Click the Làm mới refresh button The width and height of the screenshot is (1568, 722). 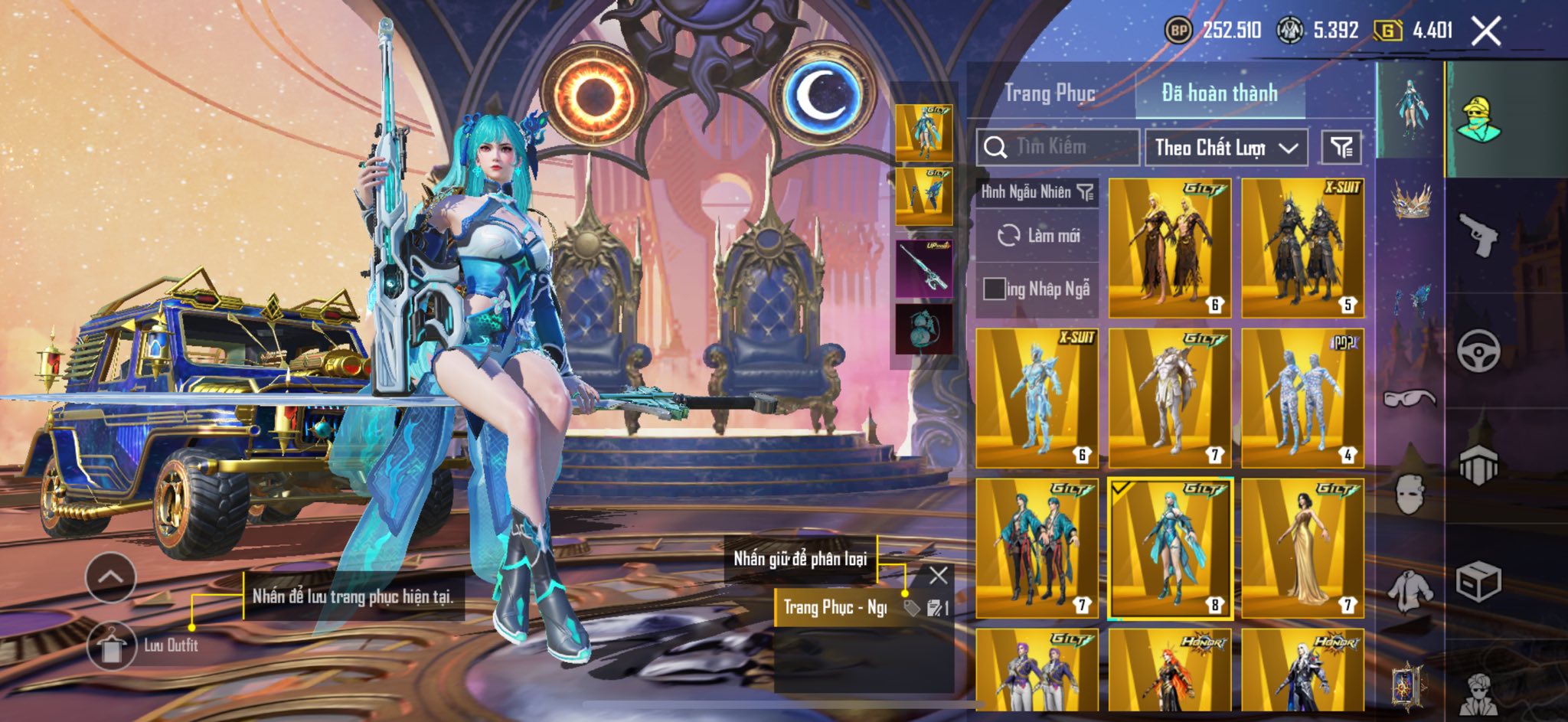point(1037,235)
